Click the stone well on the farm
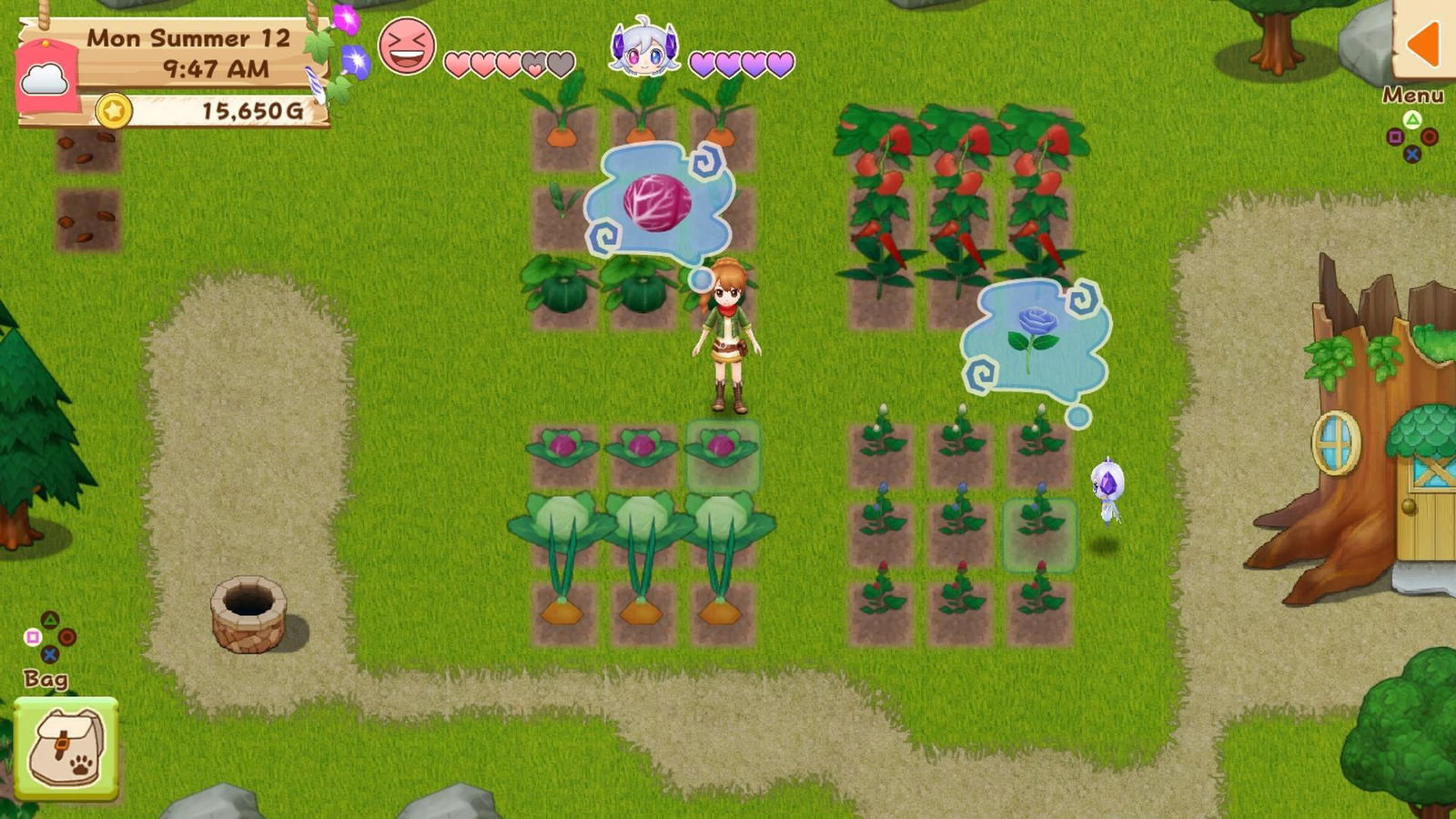 (250, 619)
